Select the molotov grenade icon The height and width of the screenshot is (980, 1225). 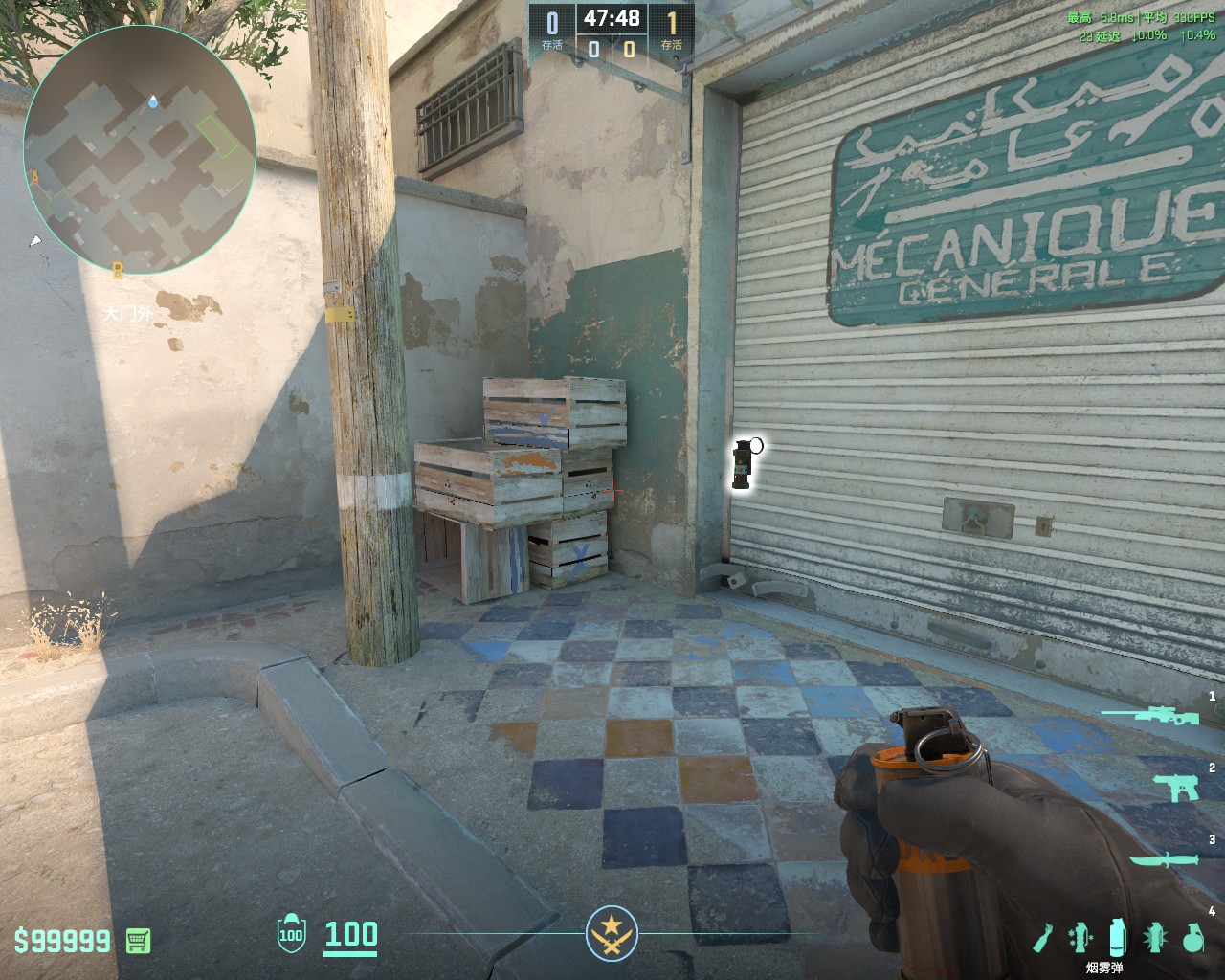1042,939
